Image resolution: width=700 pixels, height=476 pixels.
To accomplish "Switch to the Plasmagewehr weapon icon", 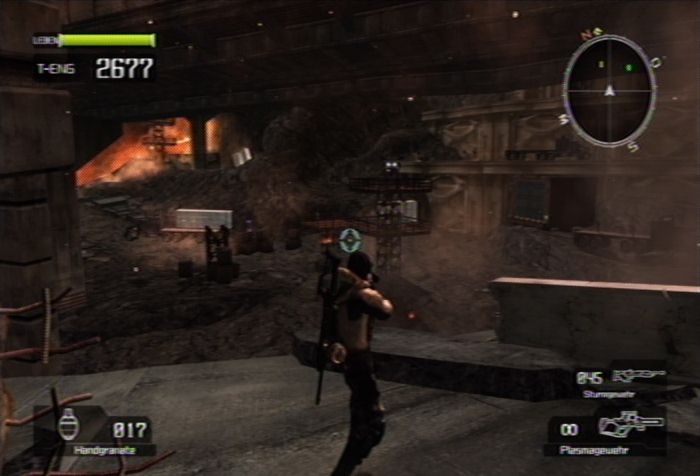I will [632, 424].
